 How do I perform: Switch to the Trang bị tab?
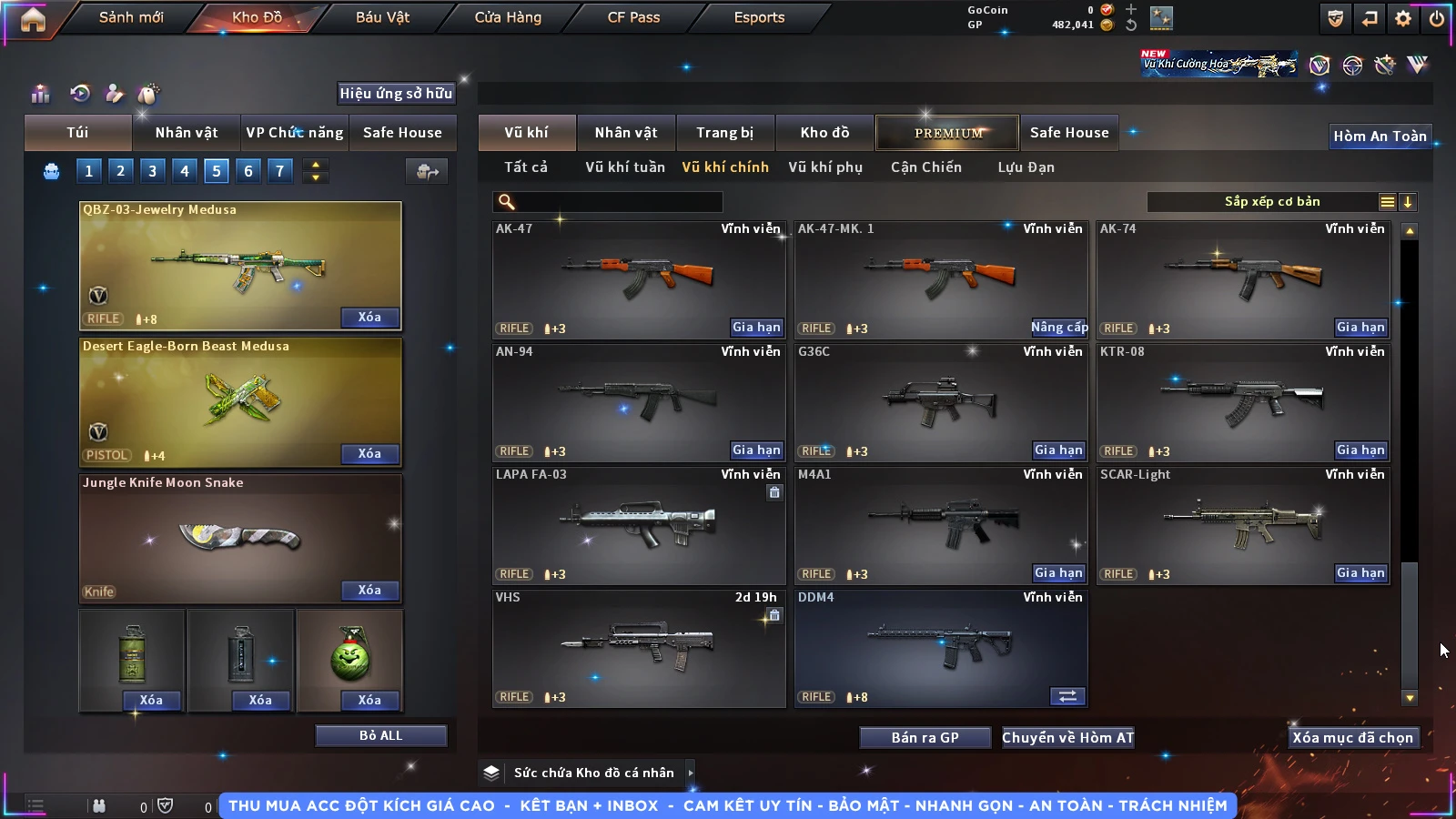pos(724,133)
